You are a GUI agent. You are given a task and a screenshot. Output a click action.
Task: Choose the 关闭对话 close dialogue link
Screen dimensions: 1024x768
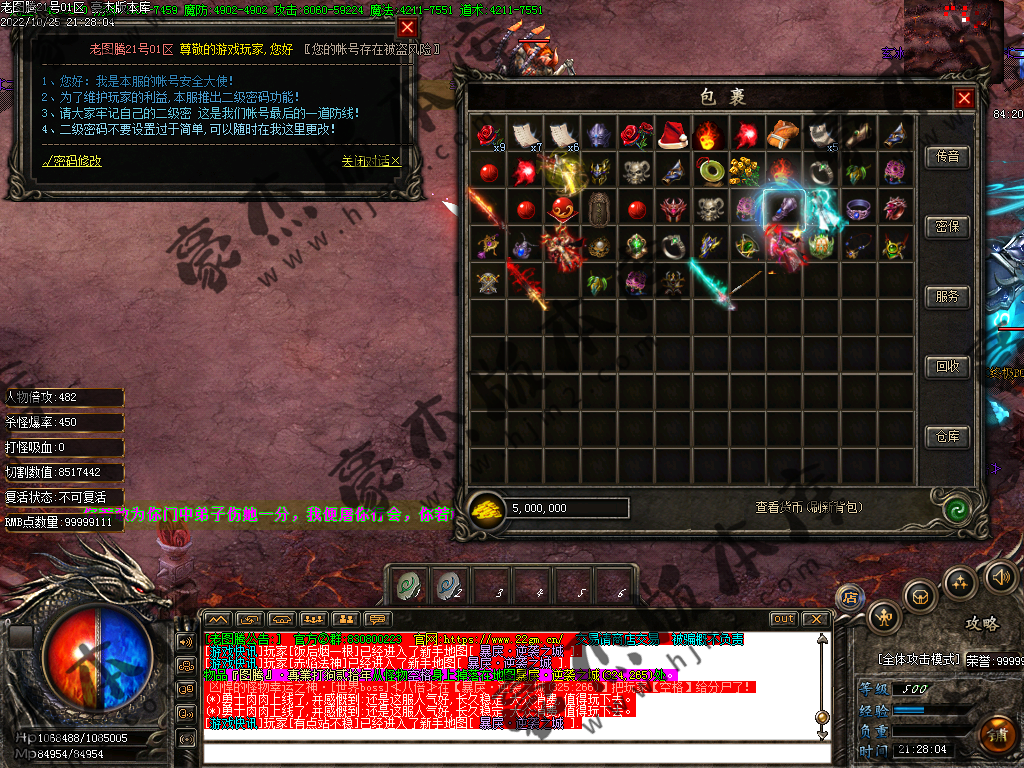[370, 160]
